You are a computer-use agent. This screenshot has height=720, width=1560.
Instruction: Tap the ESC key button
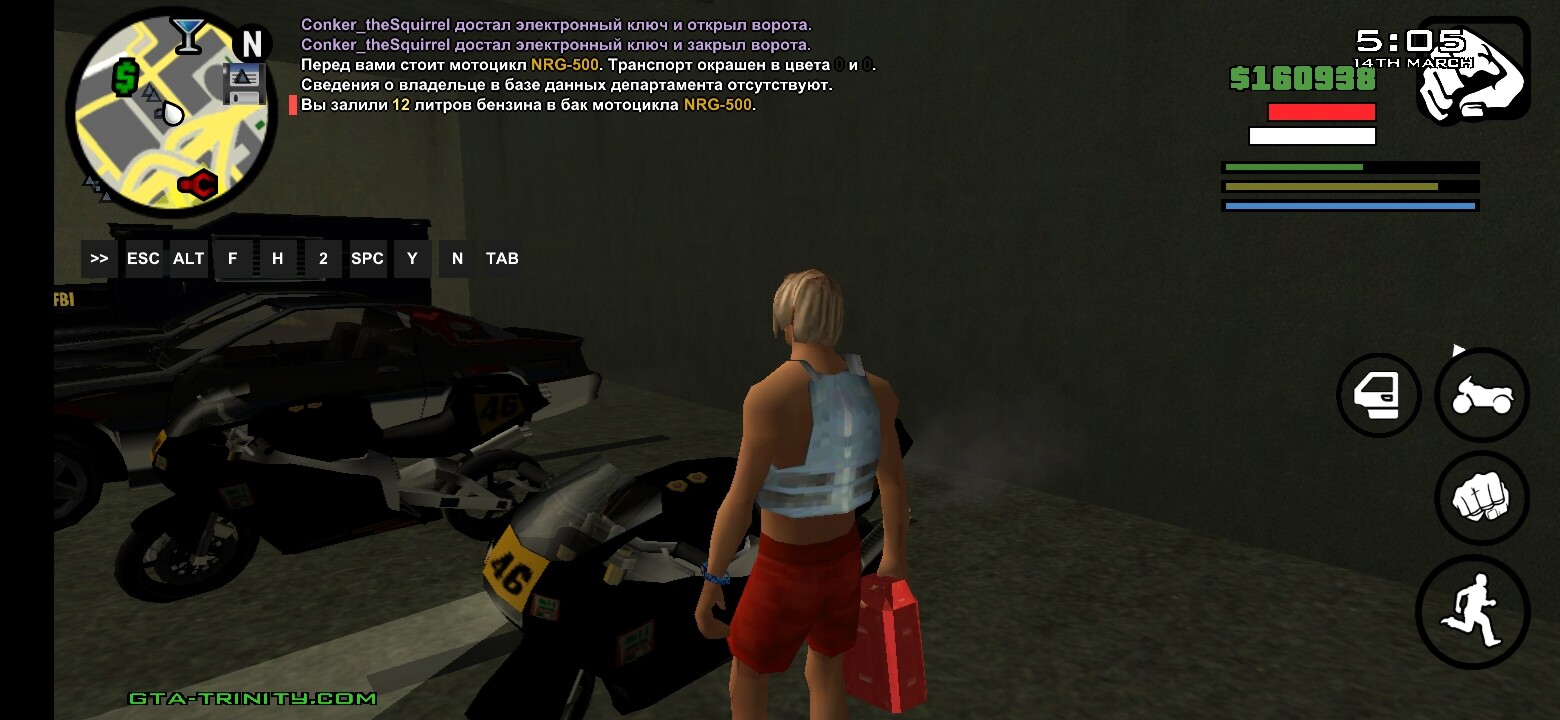click(143, 258)
